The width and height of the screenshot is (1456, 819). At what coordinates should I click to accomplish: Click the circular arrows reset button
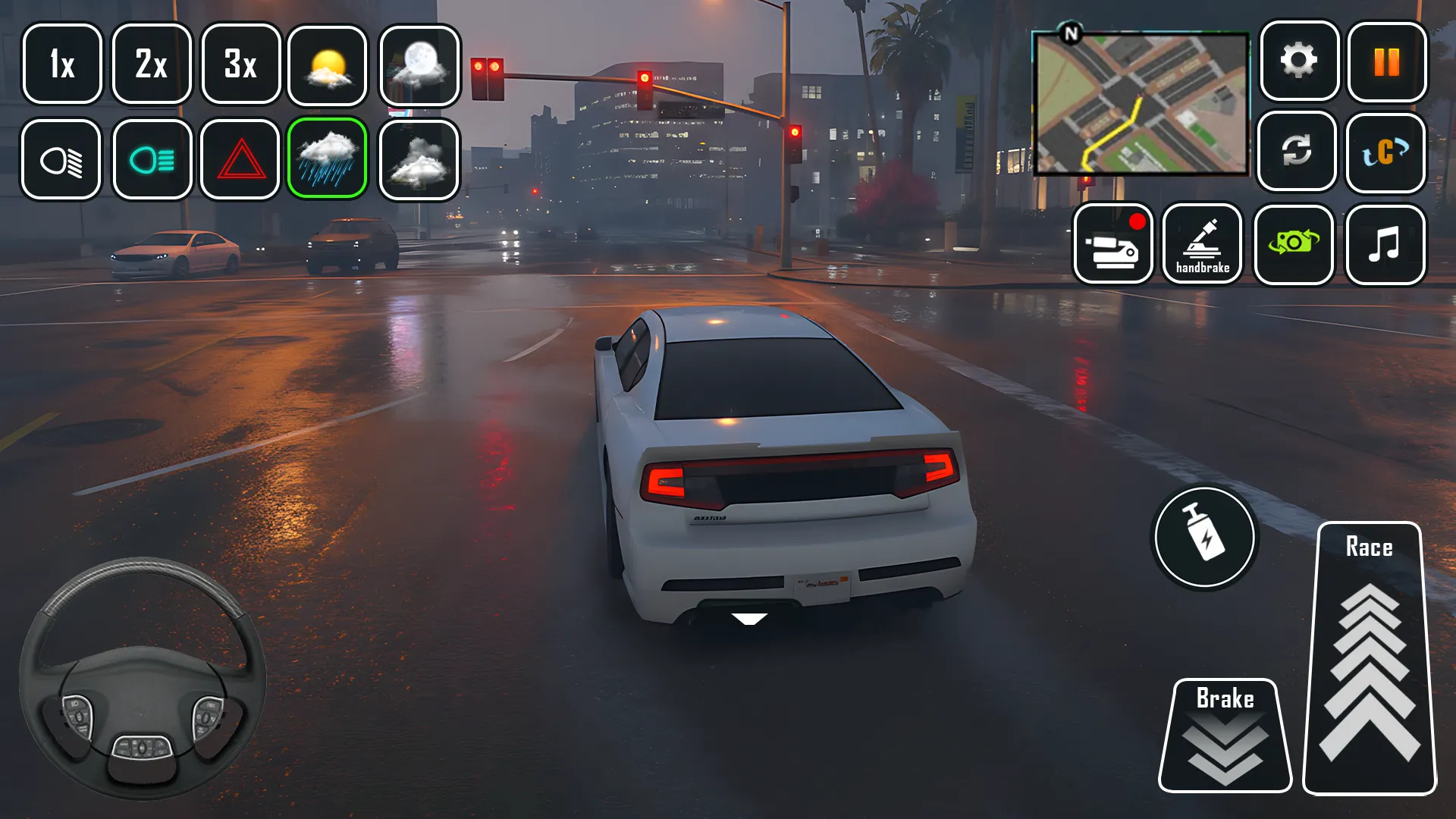click(x=1297, y=151)
